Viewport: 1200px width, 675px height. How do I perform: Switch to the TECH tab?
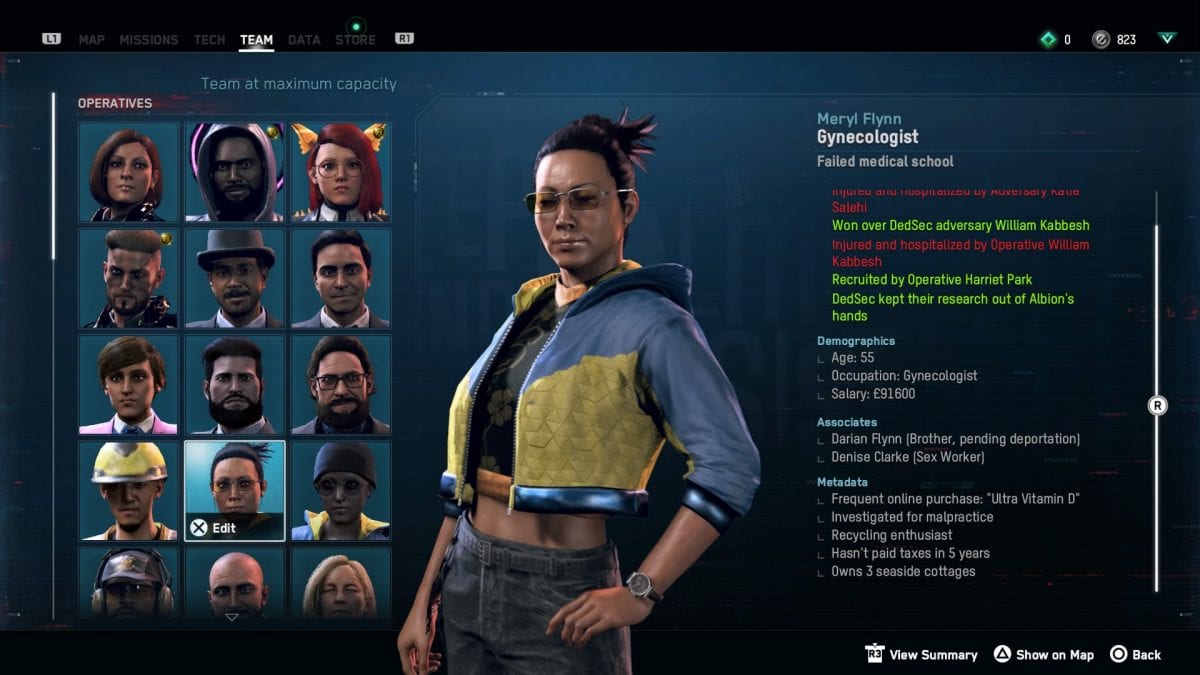click(209, 40)
